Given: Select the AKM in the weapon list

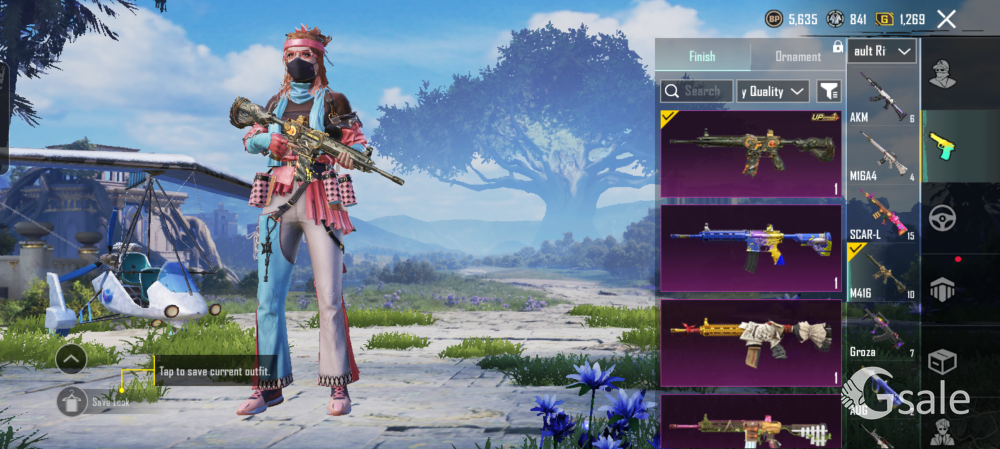Looking at the screenshot, I should coord(882,96).
